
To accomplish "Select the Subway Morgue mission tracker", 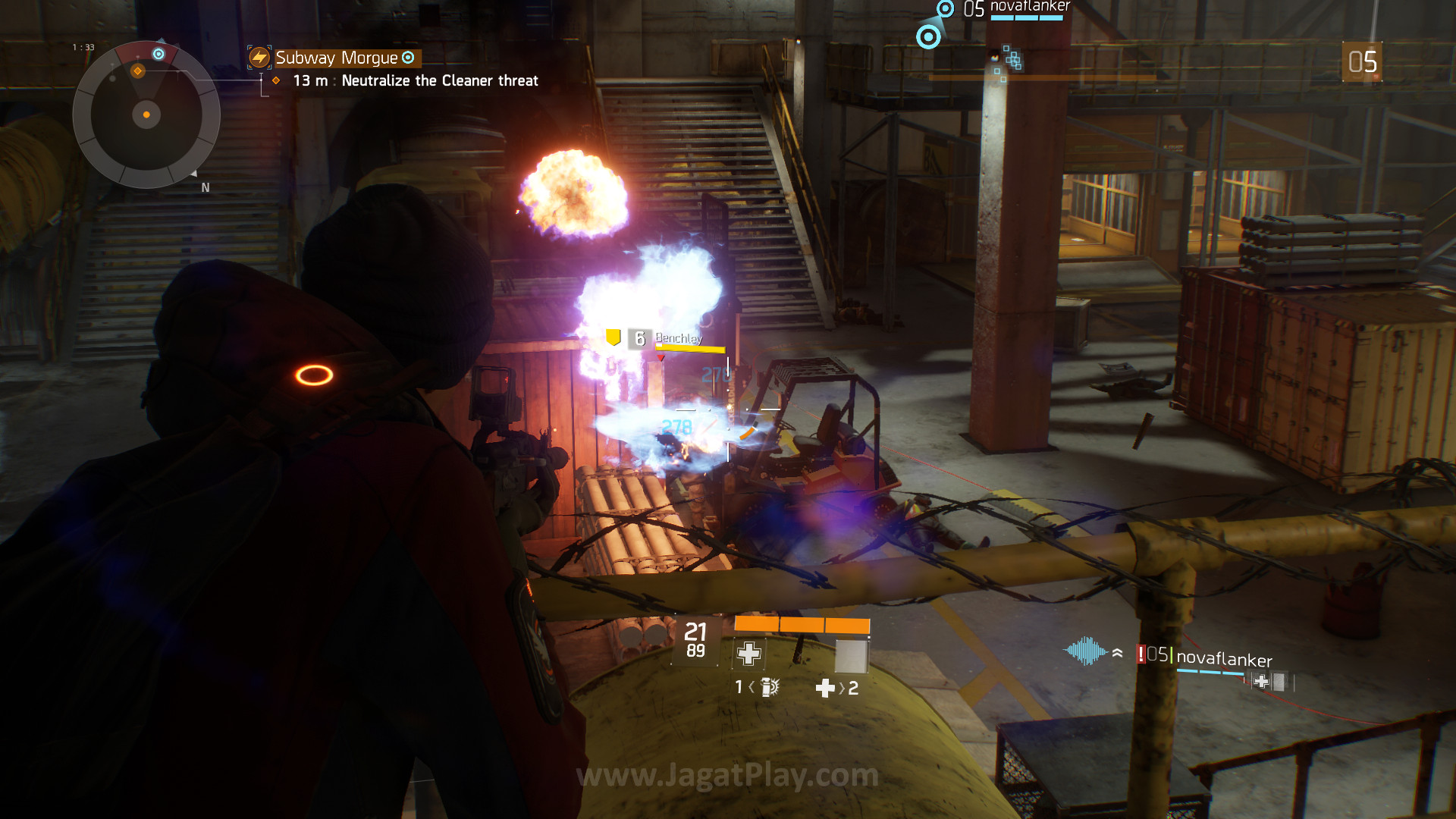I will tap(336, 58).
